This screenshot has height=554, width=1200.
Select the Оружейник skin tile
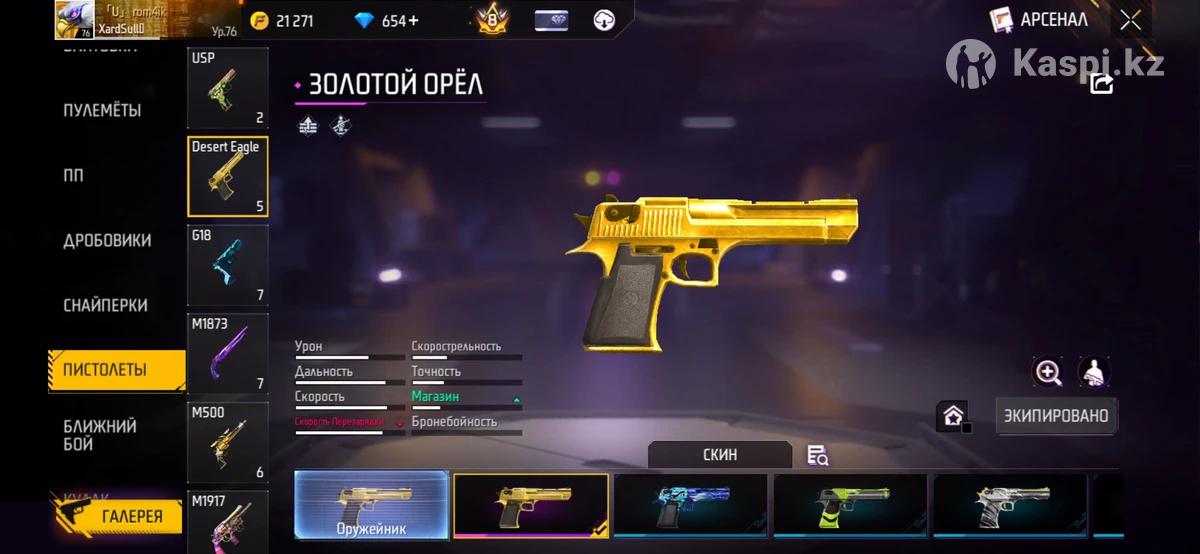pyautogui.click(x=371, y=505)
